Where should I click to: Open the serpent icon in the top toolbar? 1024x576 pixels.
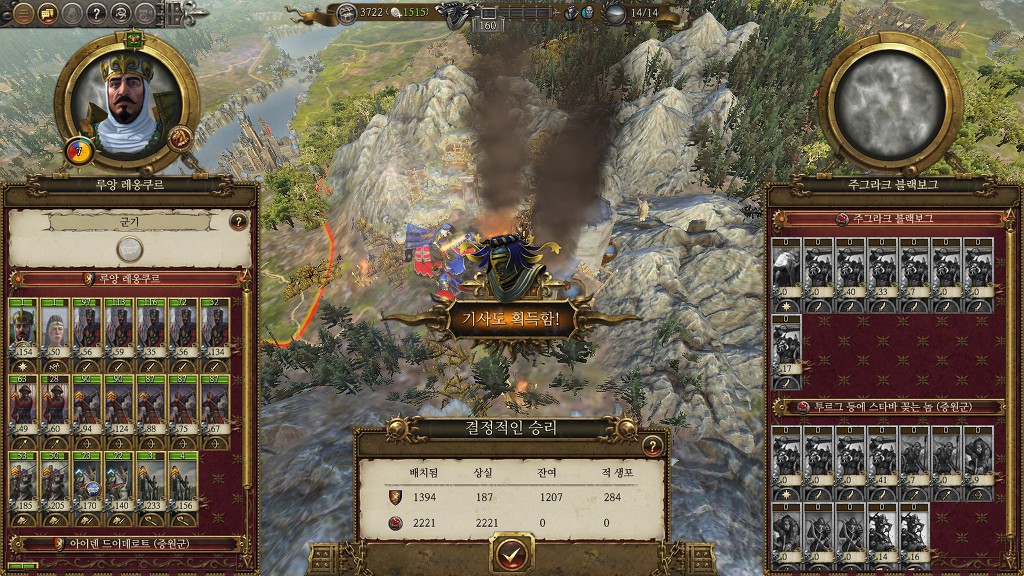120,13
